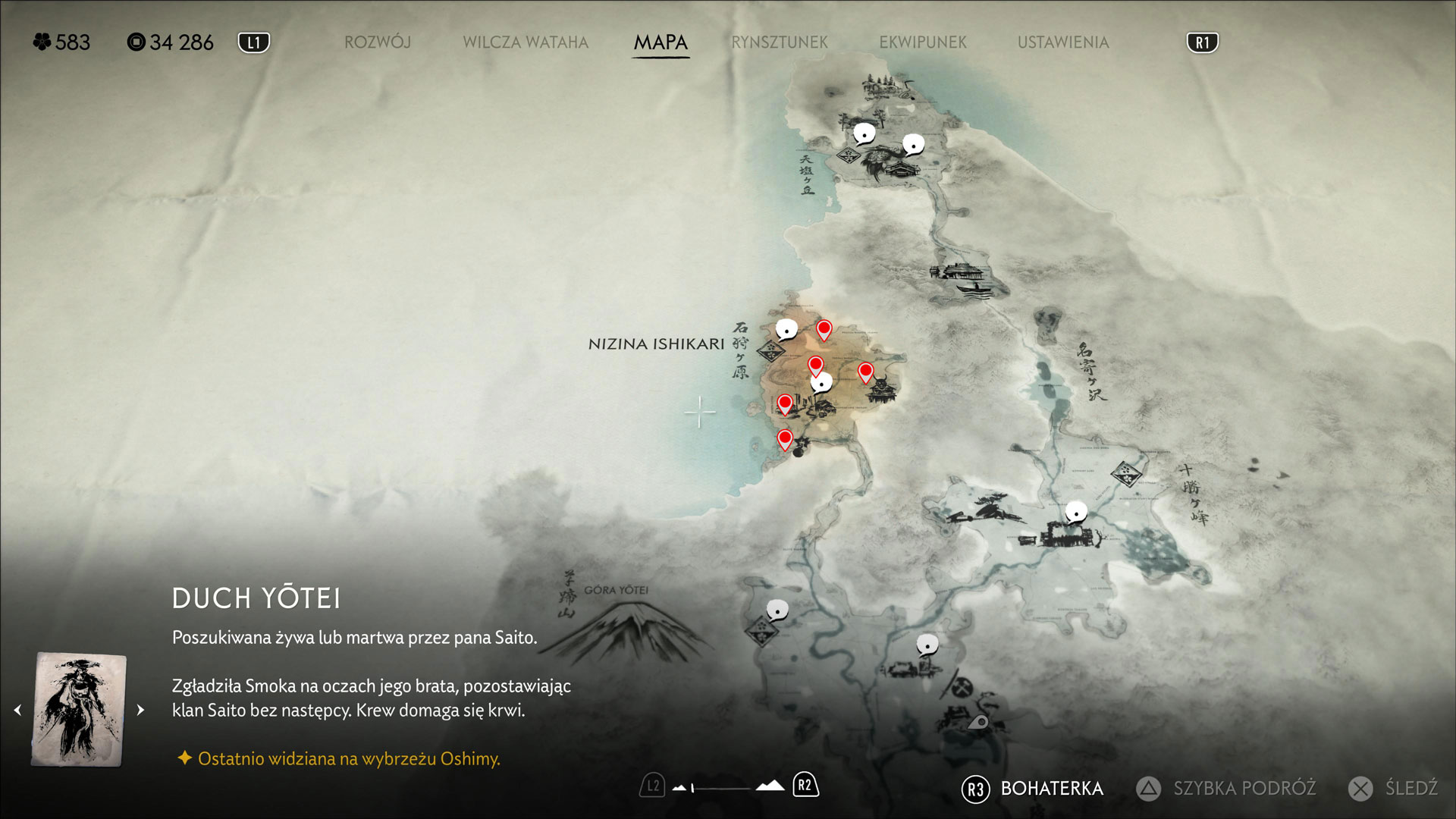Open the Wilcza Wataha tab
Image resolution: width=1456 pixels, height=819 pixels.
526,42
